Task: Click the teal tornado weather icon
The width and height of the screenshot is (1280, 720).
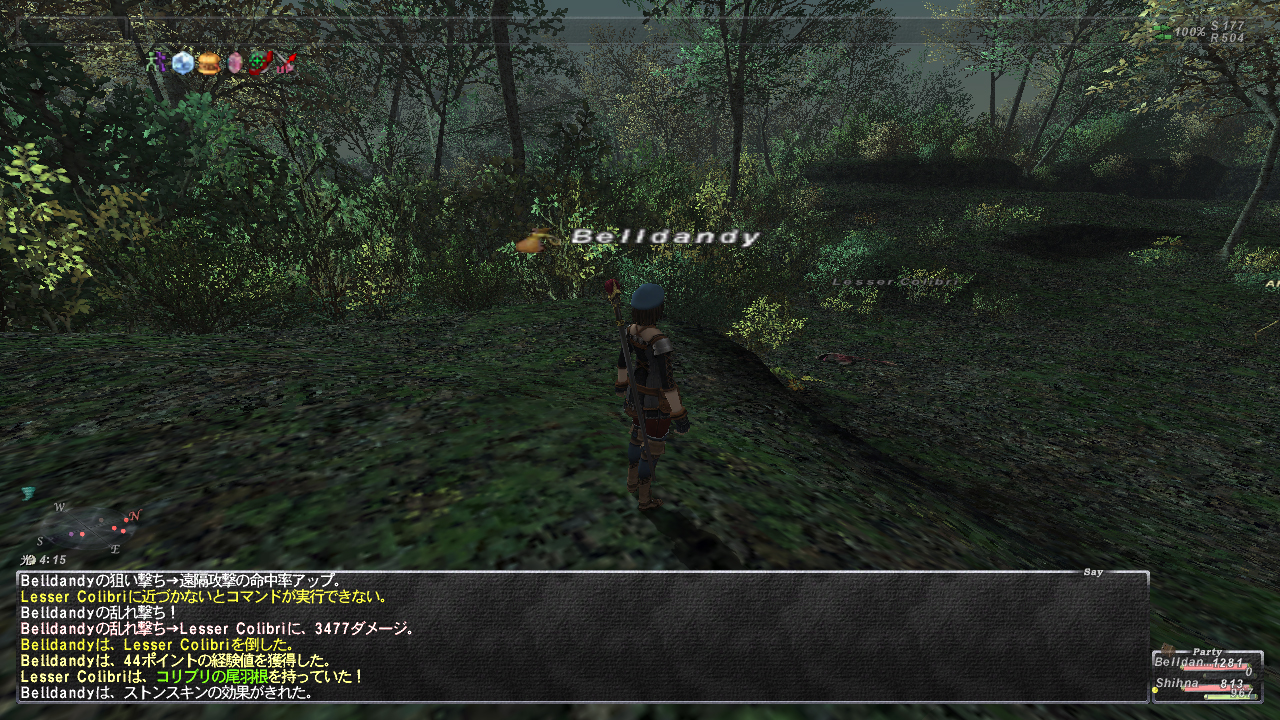Action: tap(28, 493)
